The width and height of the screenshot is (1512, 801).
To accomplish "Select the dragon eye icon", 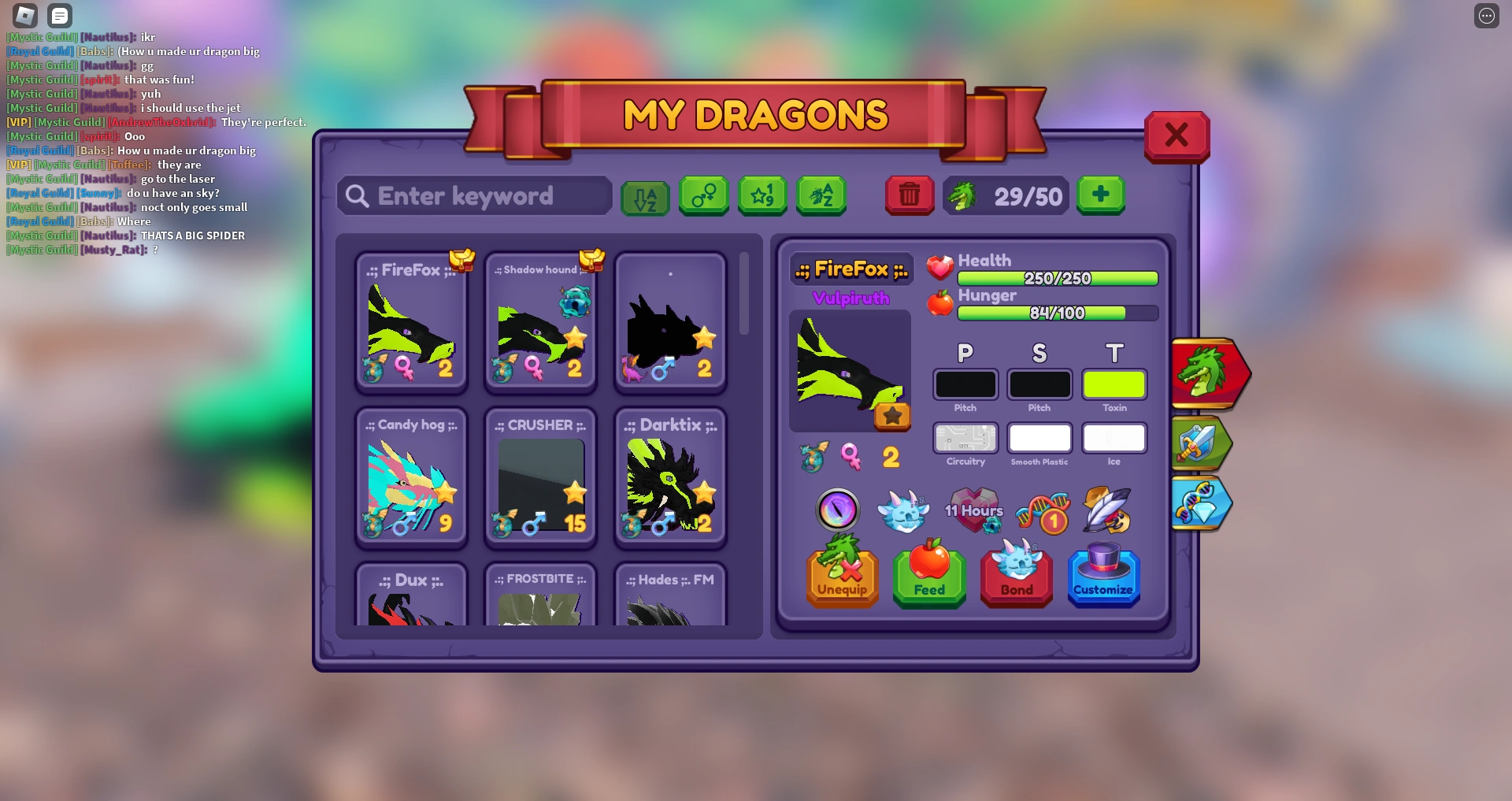I will pos(837,510).
